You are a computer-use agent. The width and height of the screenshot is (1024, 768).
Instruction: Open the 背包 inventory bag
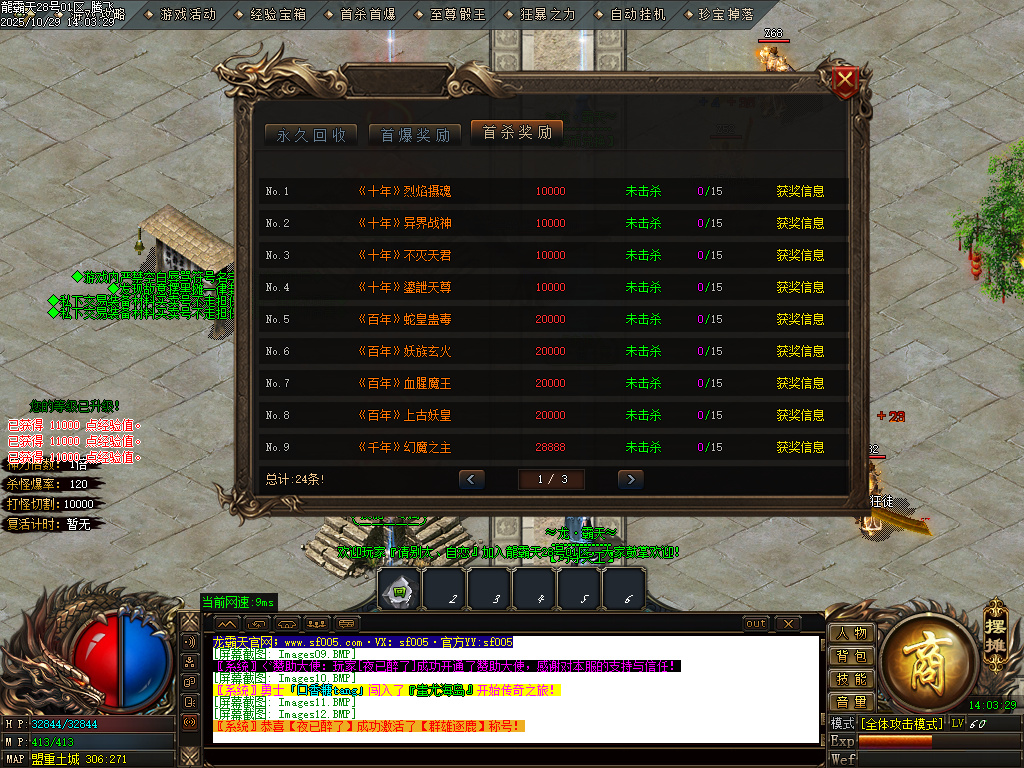[851, 656]
